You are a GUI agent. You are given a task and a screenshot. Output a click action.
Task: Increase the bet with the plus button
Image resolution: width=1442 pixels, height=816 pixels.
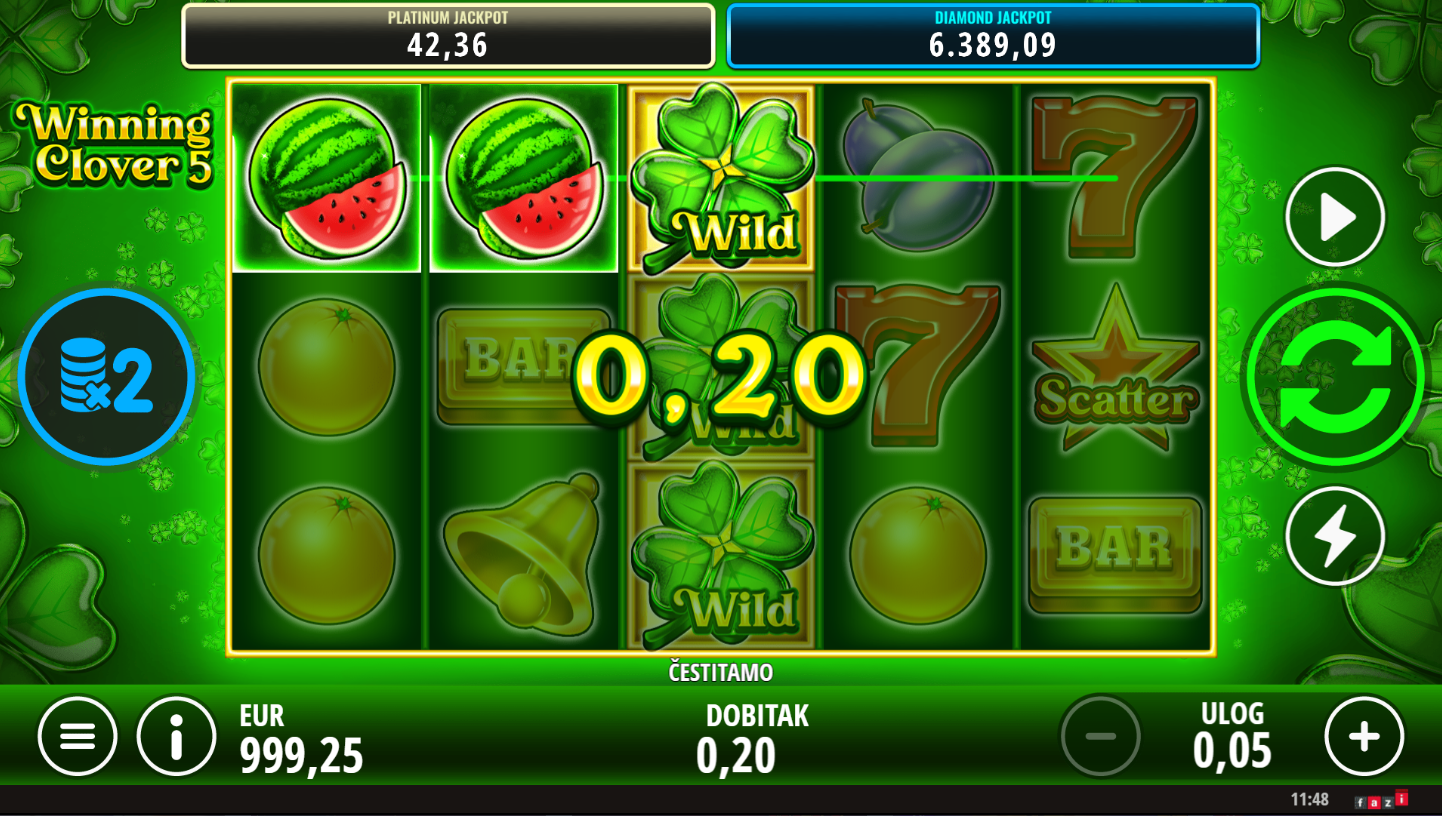tap(1364, 737)
